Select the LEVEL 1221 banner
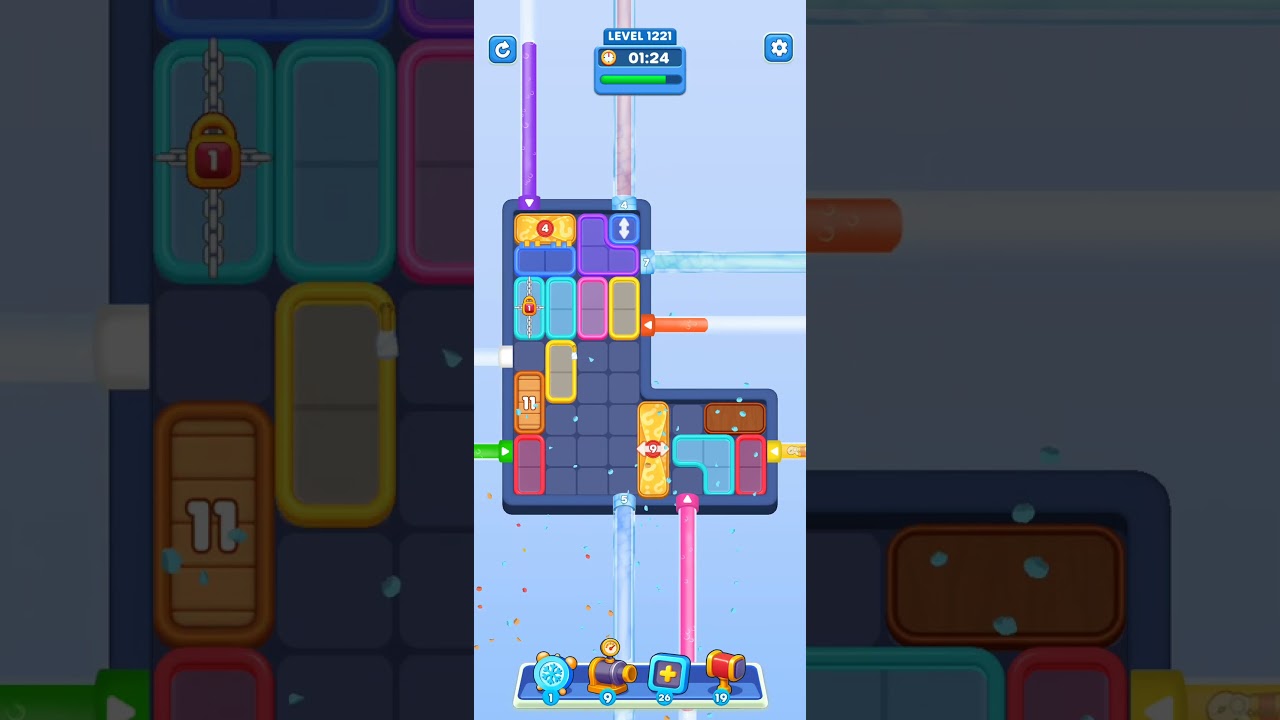The image size is (1280, 720). 639,36
